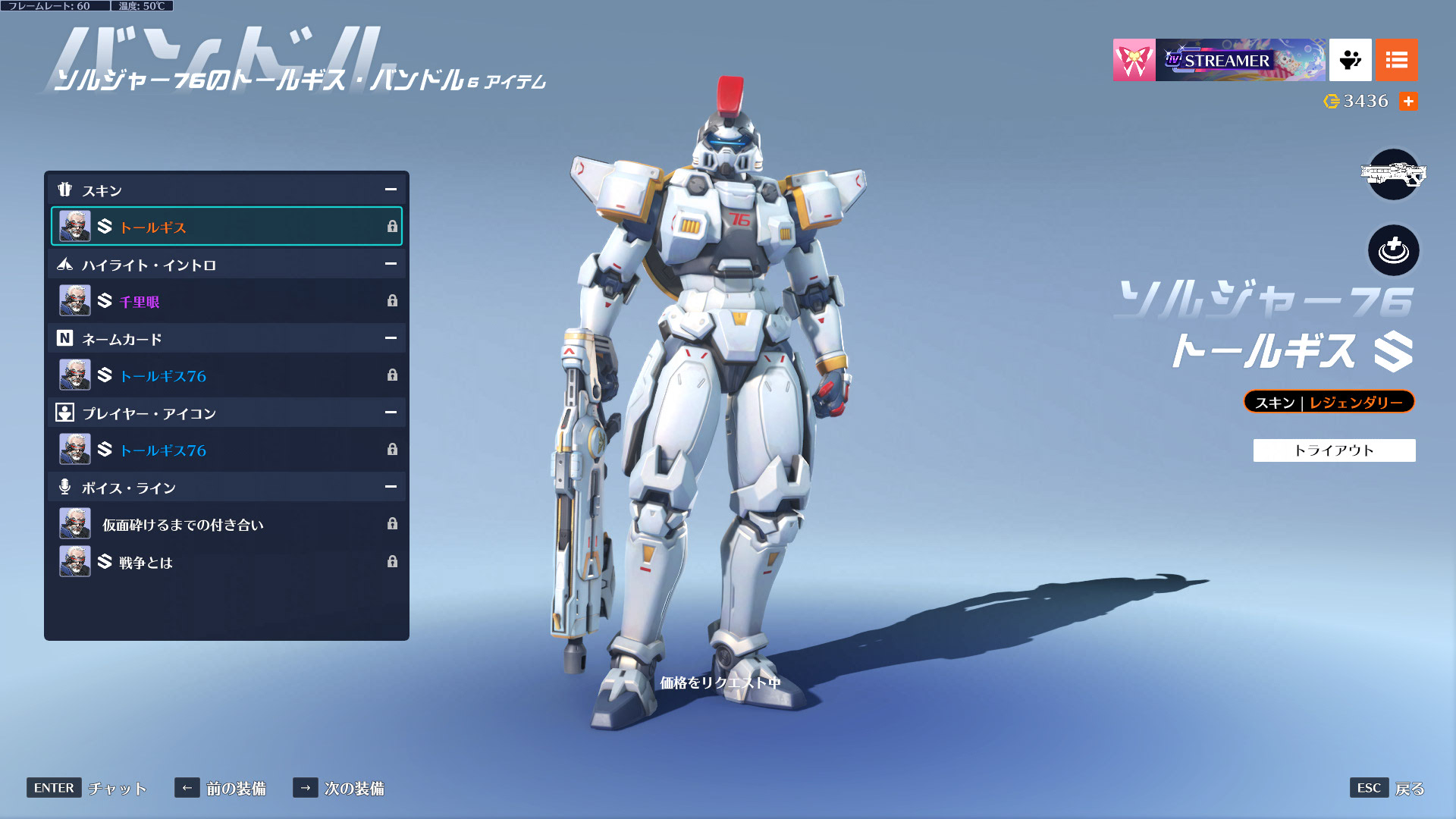
Task: Show the next equipment with 次の装備
Action: [339, 788]
